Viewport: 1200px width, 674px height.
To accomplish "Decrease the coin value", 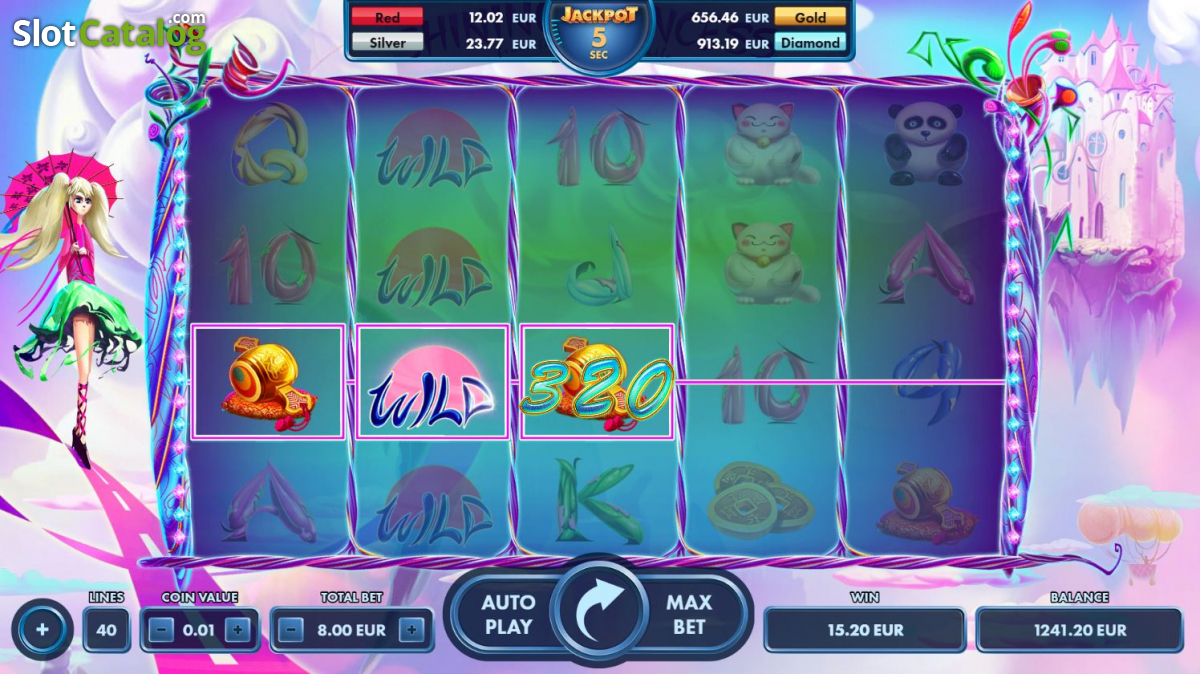I will tap(163, 630).
